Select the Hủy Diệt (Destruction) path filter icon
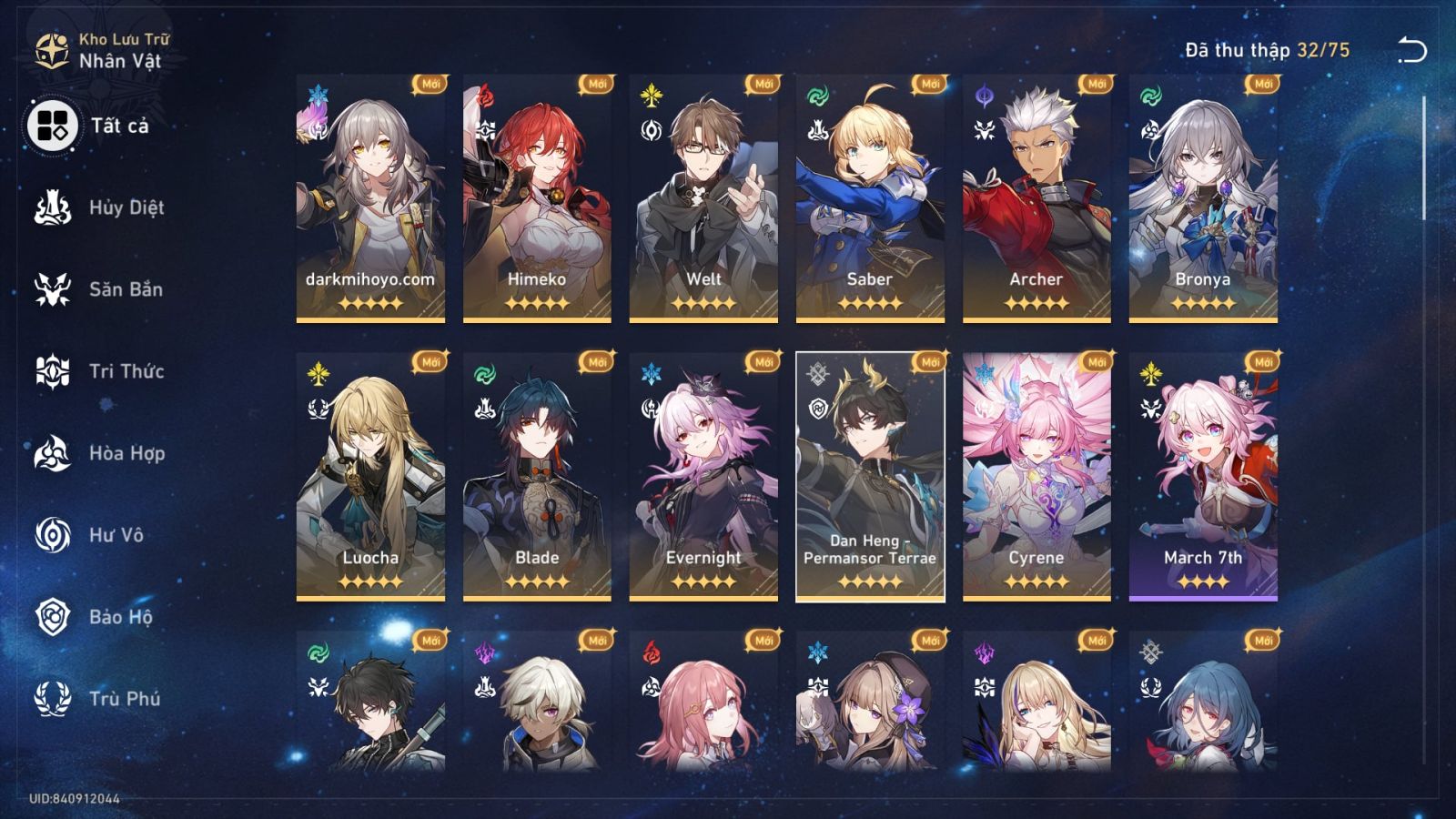The height and width of the screenshot is (819, 1456). tap(53, 207)
